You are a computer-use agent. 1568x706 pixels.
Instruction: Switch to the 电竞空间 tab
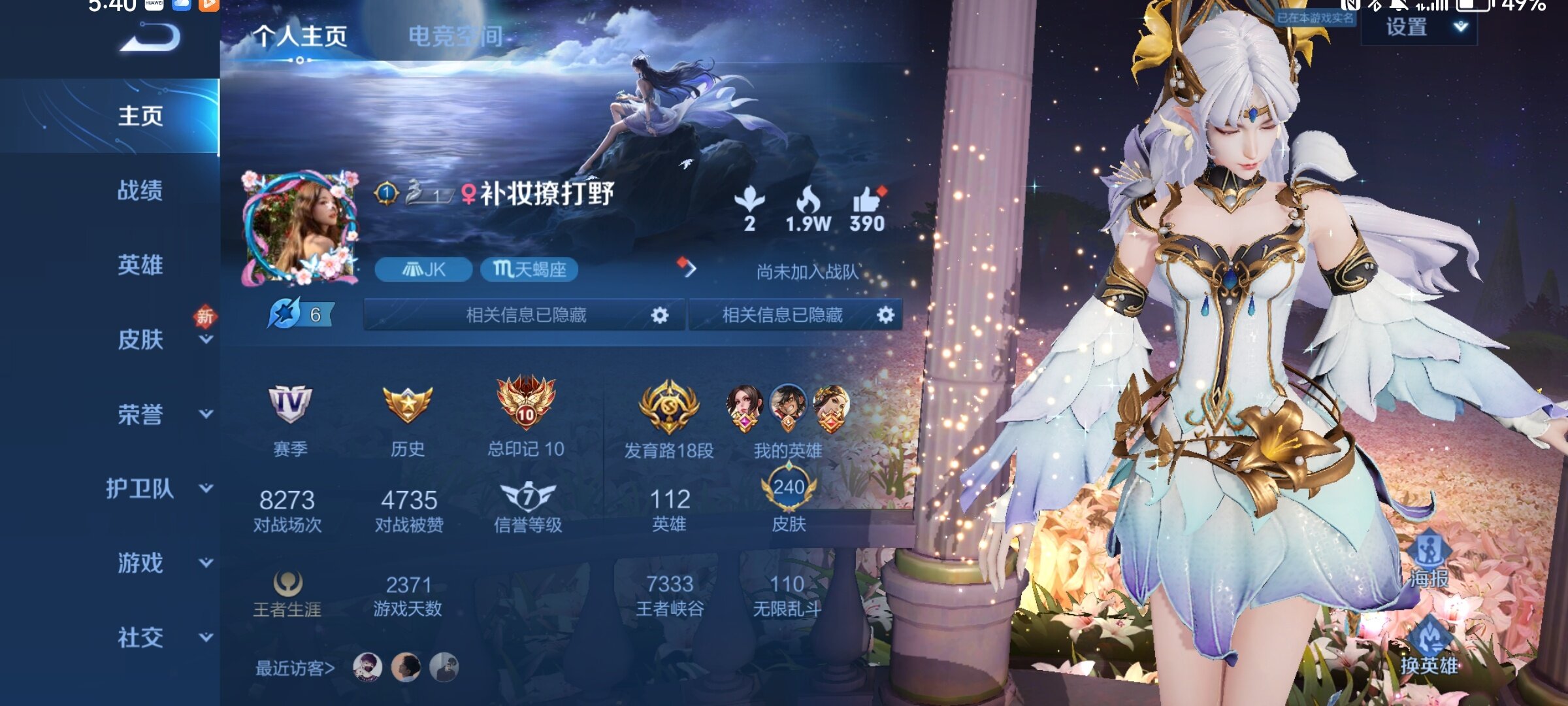455,37
